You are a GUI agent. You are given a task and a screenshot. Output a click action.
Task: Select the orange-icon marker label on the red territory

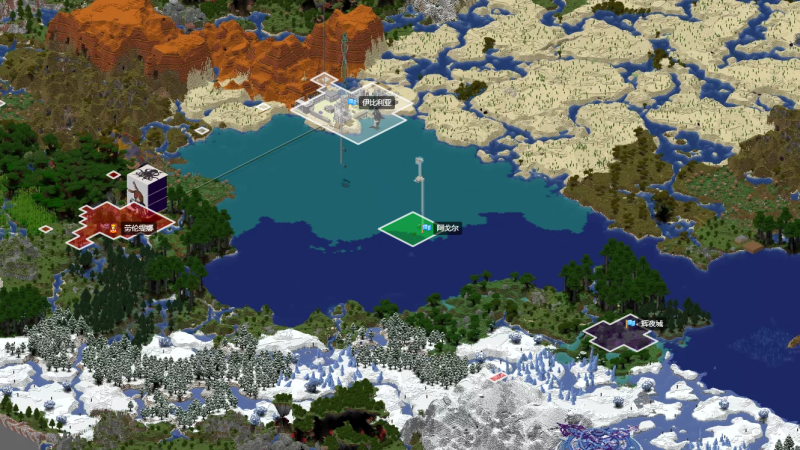coord(138,229)
